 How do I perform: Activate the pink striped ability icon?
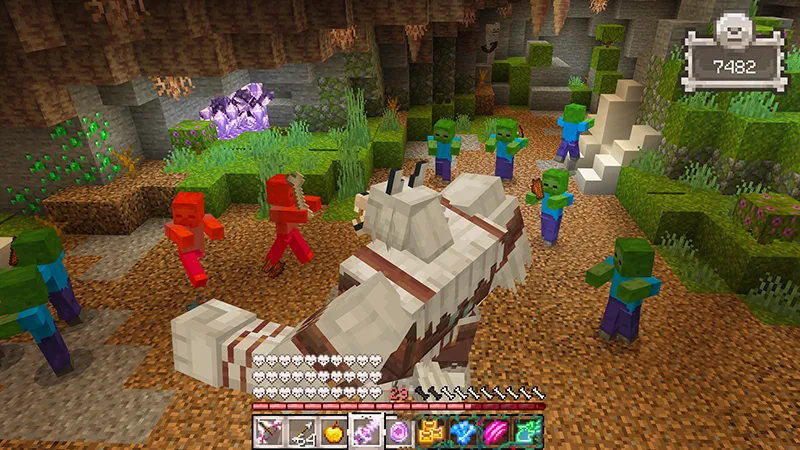pyautogui.click(x=496, y=432)
